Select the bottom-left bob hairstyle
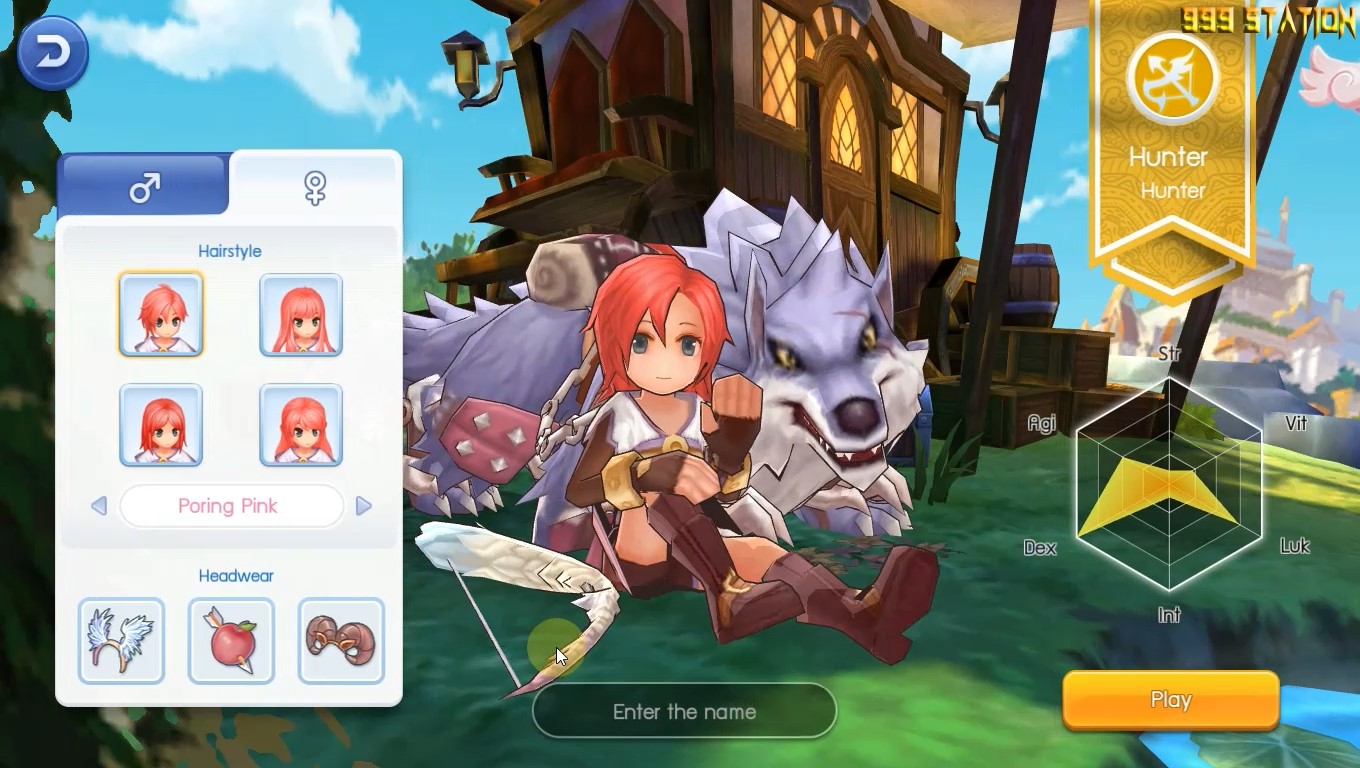The image size is (1360, 768). pyautogui.click(x=161, y=425)
